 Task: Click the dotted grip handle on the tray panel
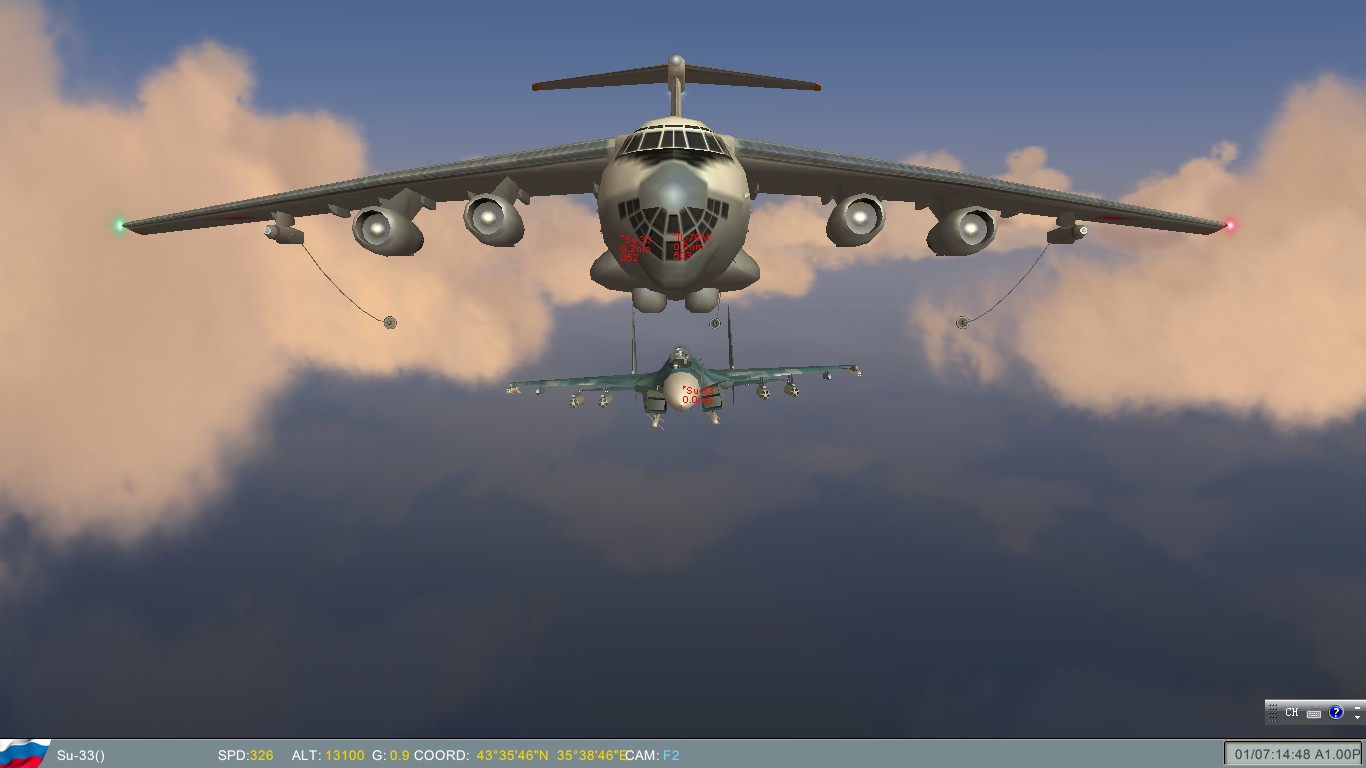pos(1273,713)
